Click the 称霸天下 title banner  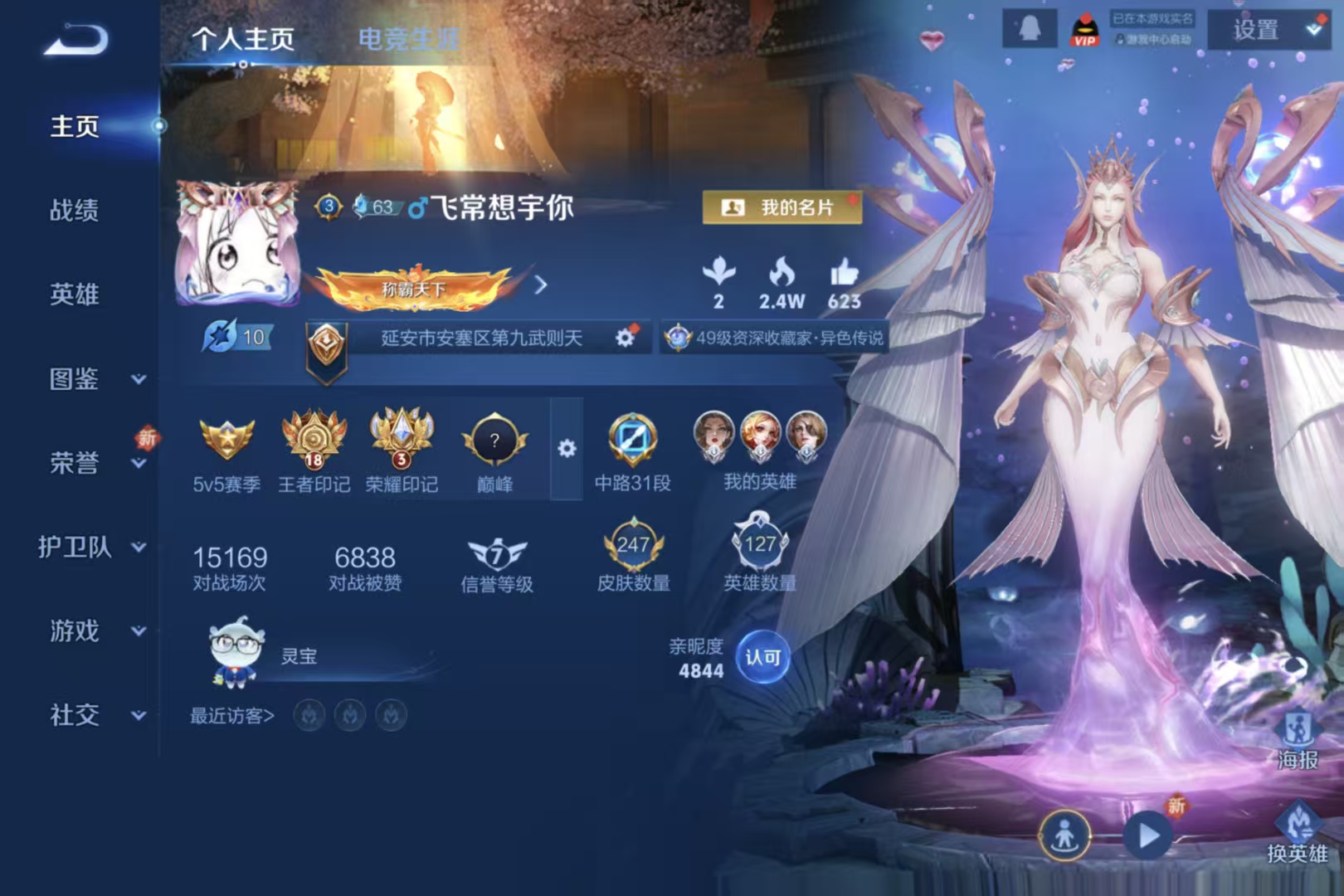[414, 288]
